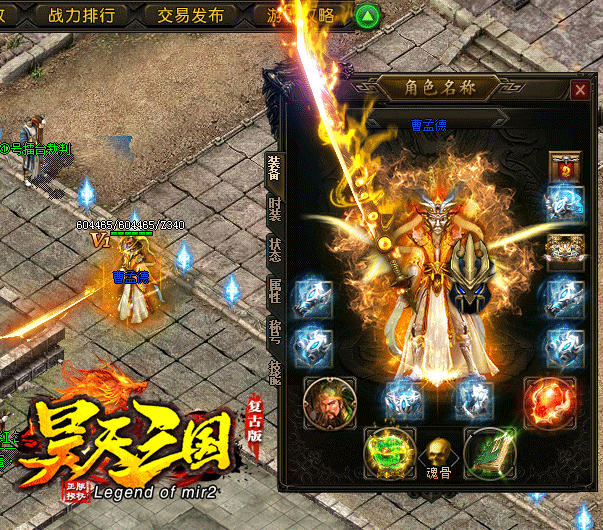Click the red fire orb slot
Viewport: 603px width, 530px height.
click(548, 401)
